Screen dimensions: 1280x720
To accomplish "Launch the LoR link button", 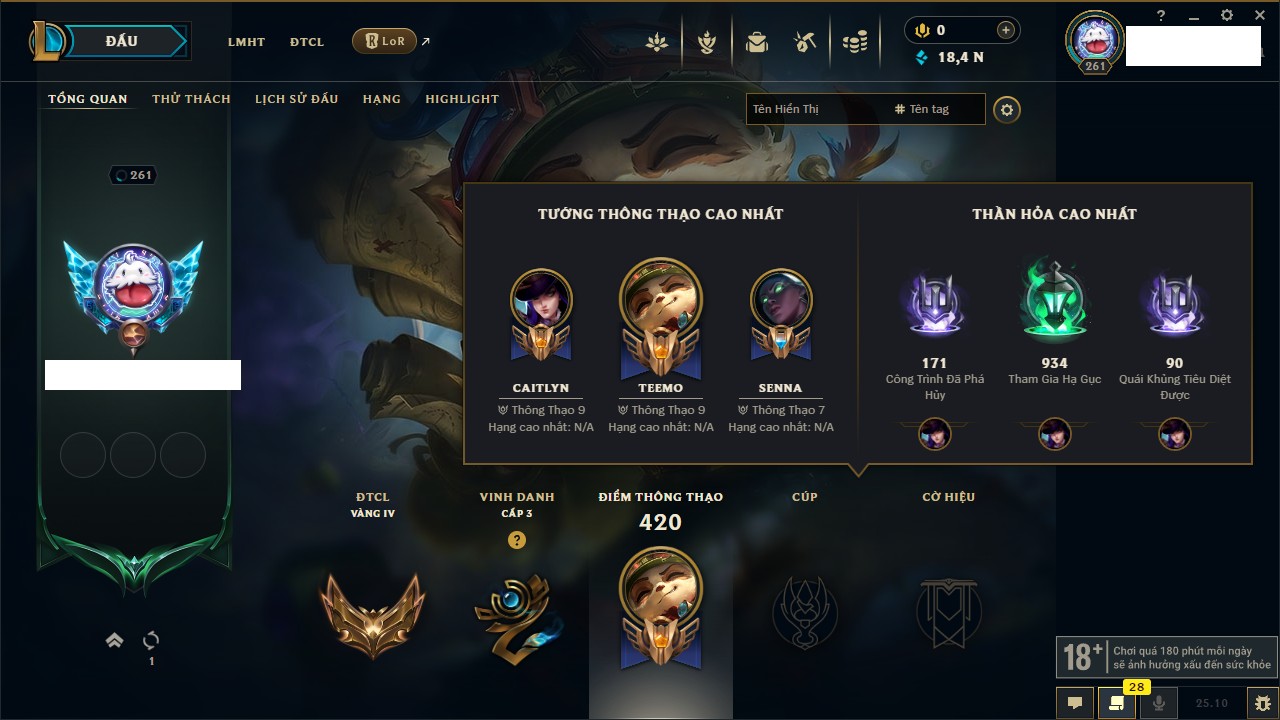I will 385,41.
